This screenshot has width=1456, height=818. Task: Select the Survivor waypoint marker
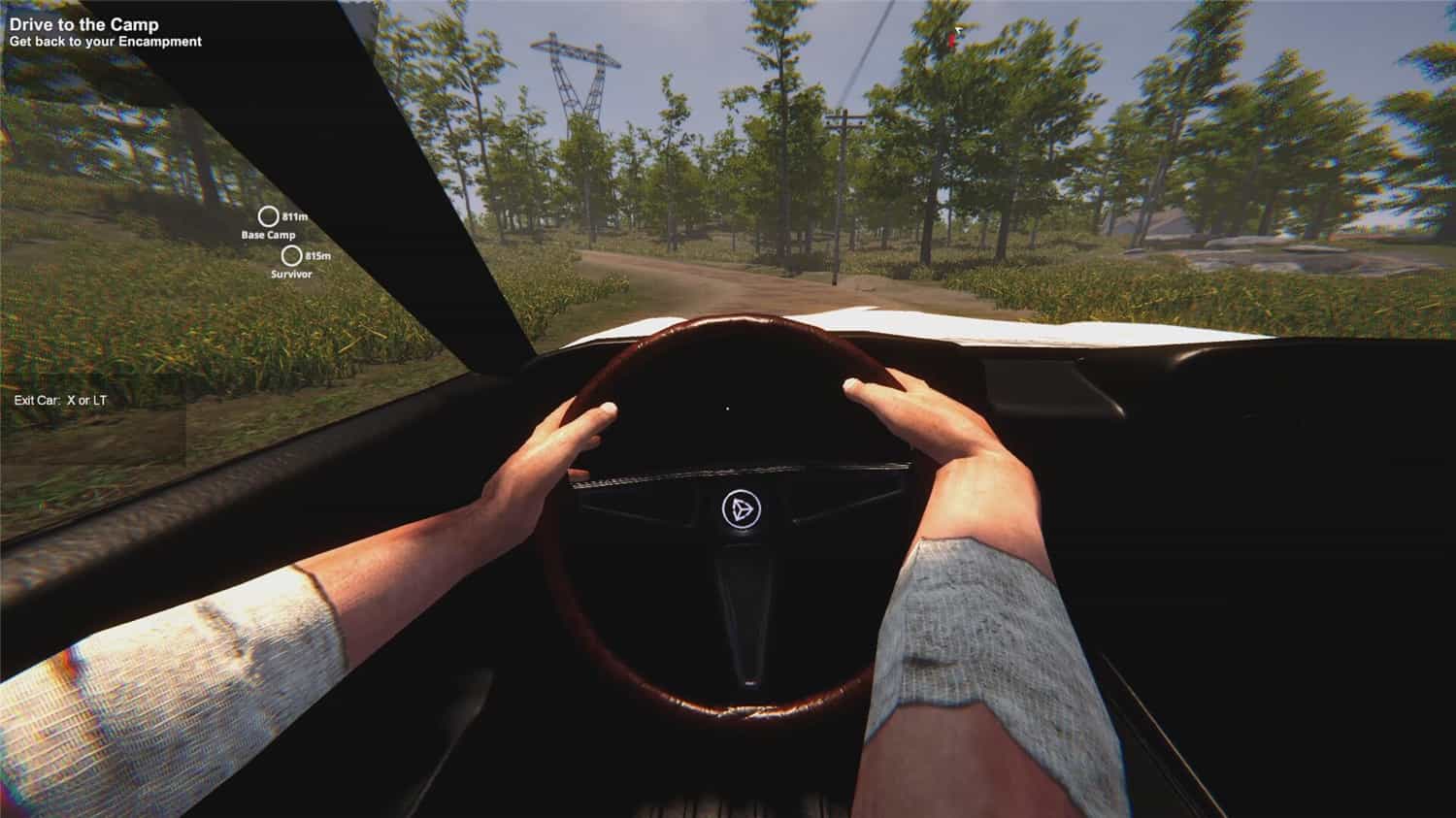pyautogui.click(x=291, y=256)
